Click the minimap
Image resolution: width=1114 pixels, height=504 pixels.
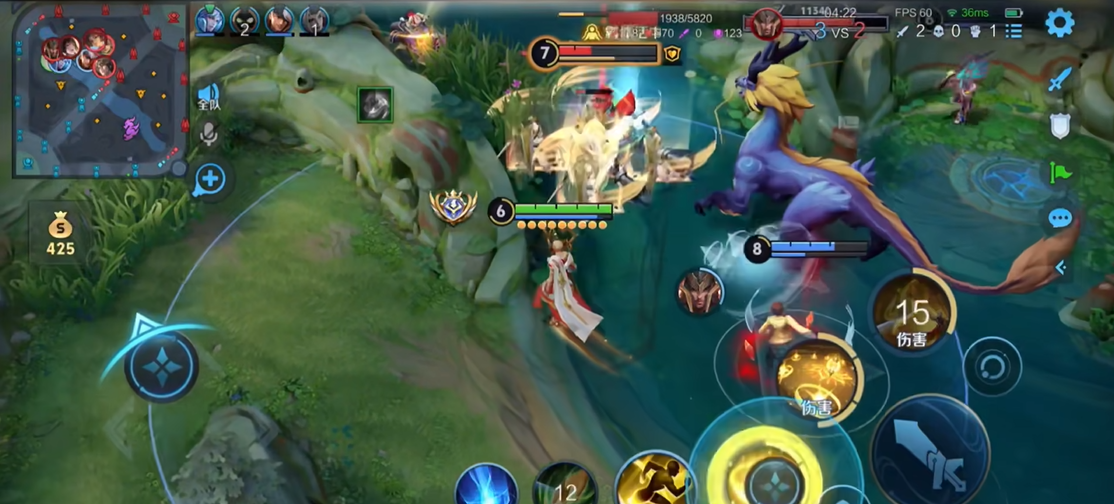point(100,90)
